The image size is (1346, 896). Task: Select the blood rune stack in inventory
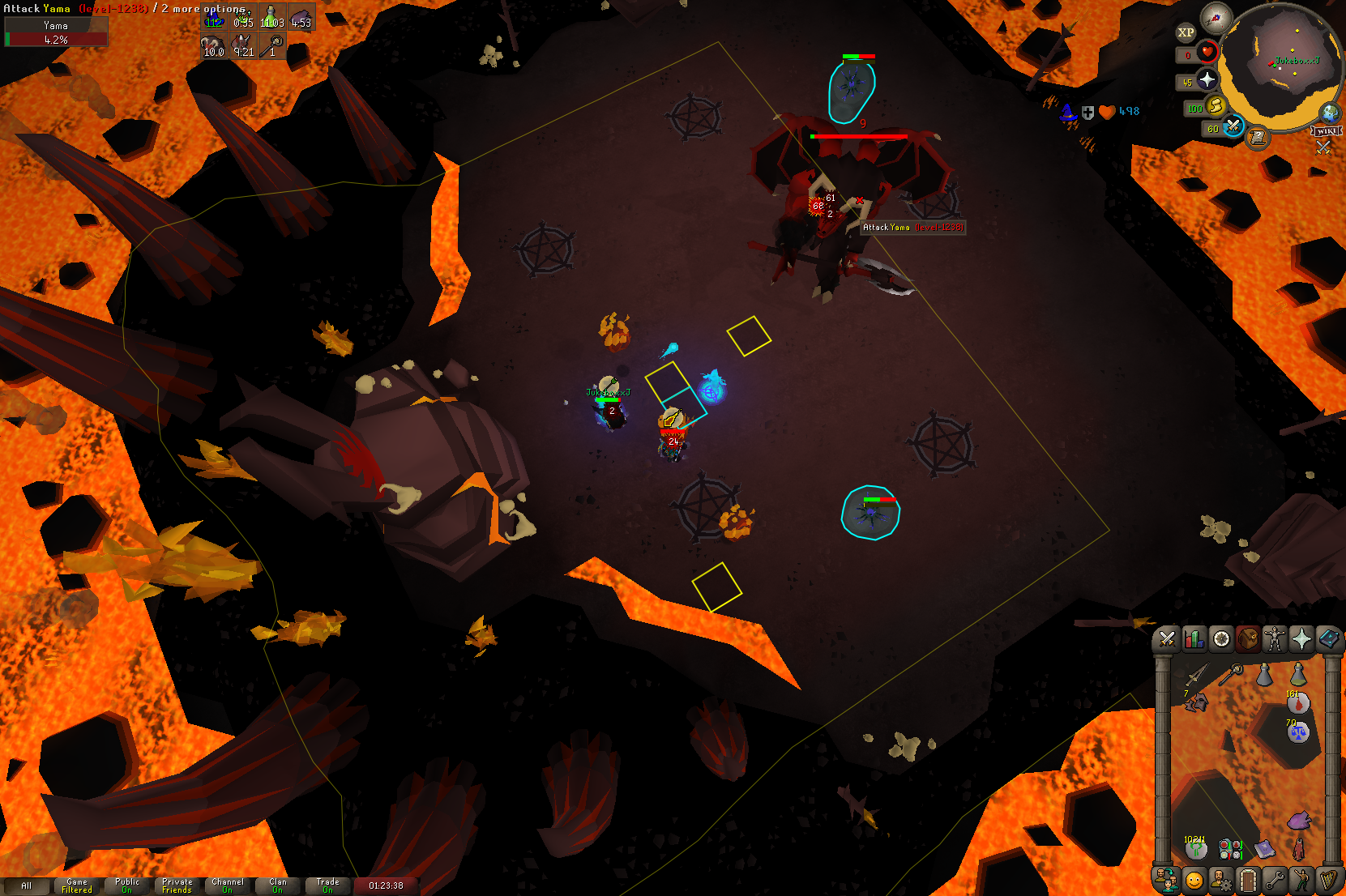point(1297,702)
